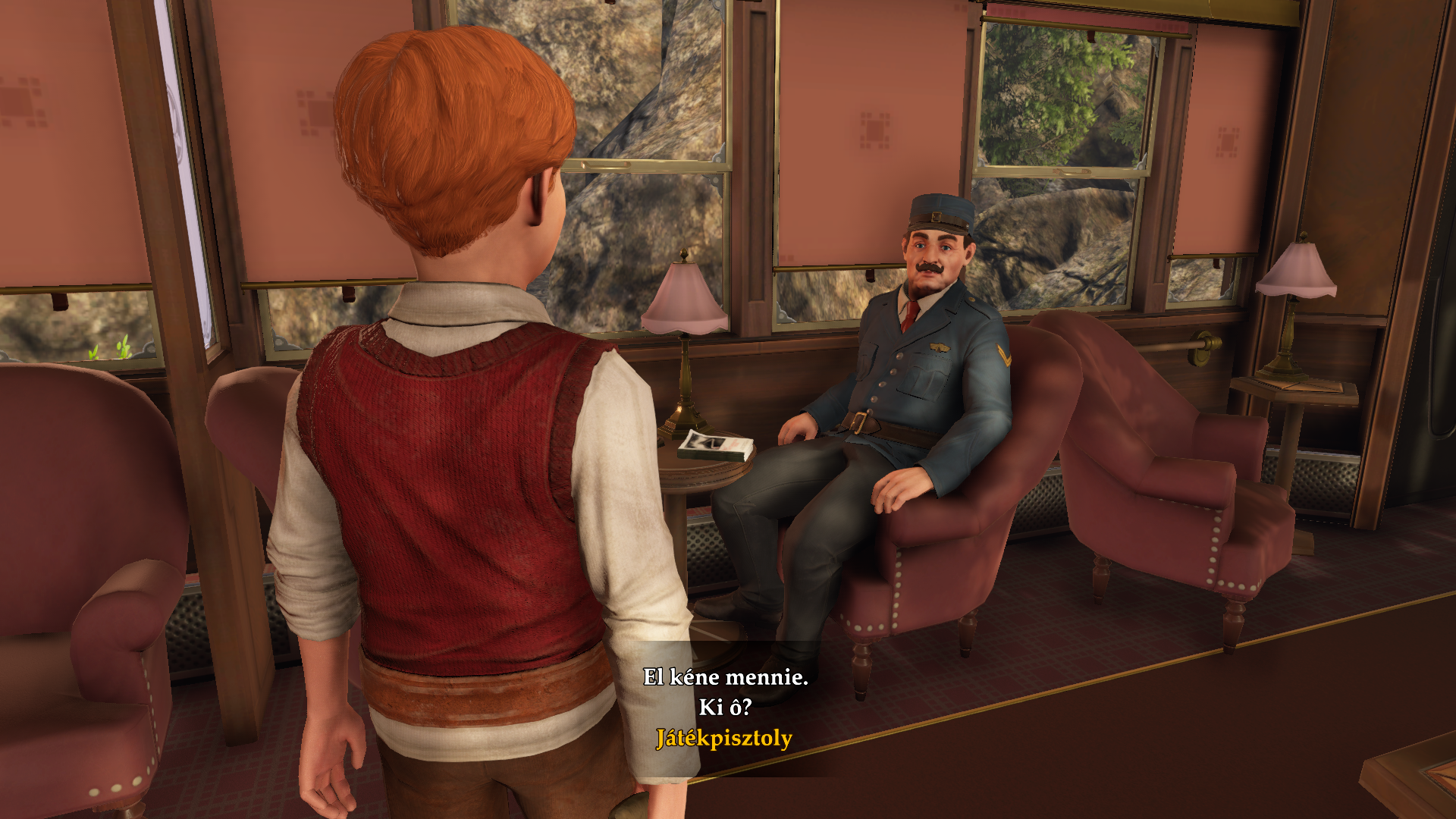
Task: Pick the highlighted 'Játékpisztoly' dialogue choice
Action: (724, 739)
